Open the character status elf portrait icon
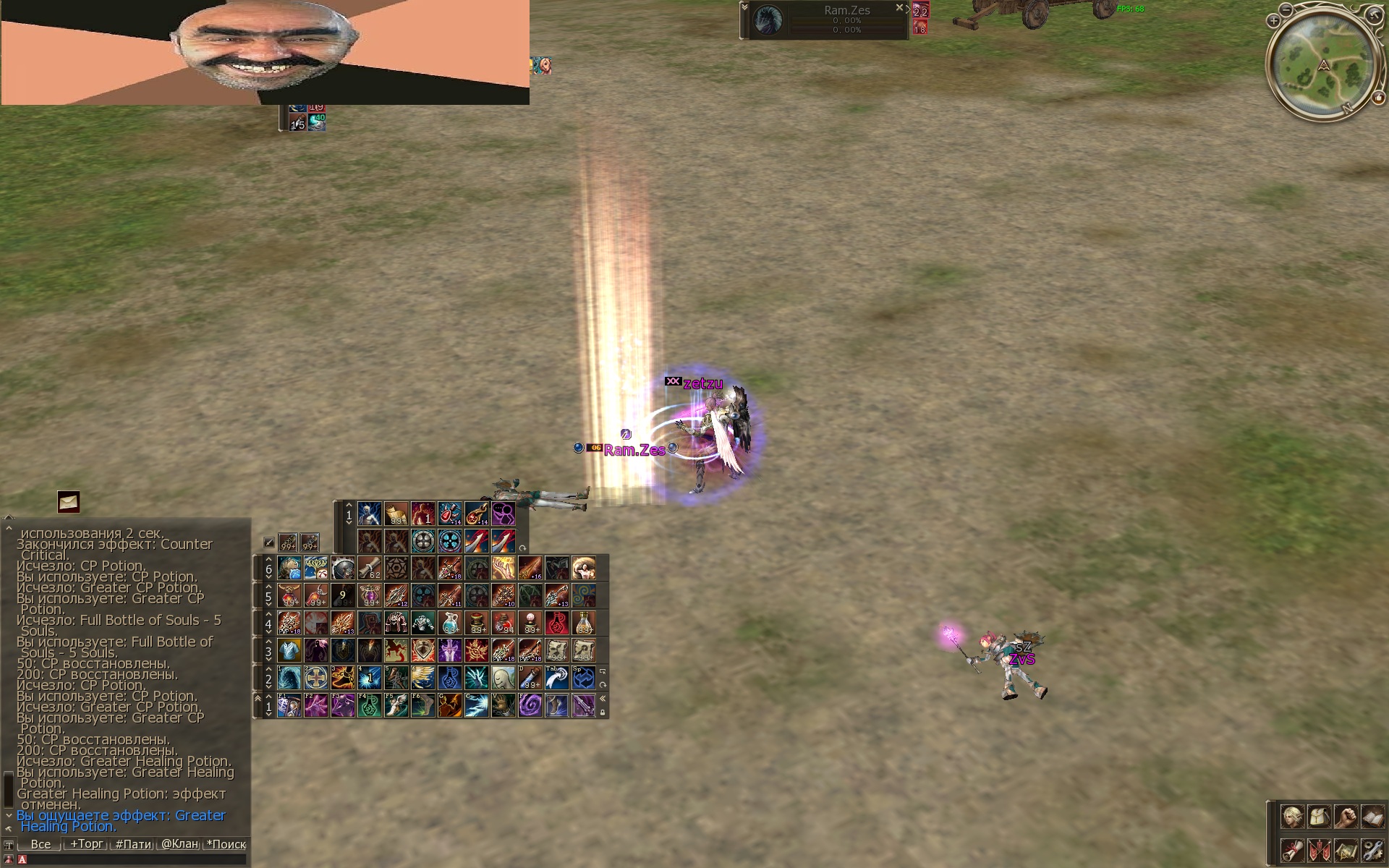 [x=1292, y=817]
